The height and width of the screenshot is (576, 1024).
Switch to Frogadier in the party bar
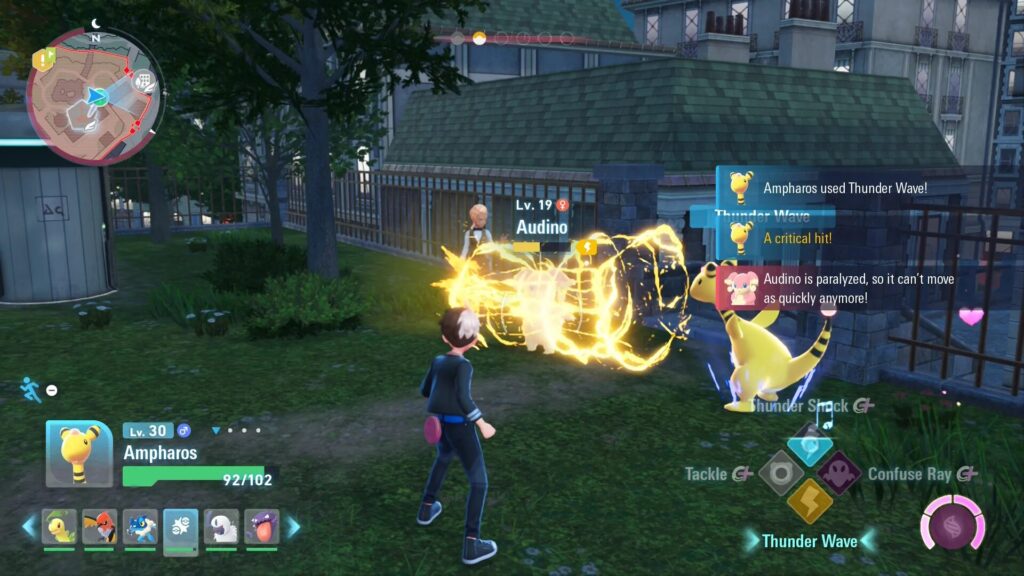(x=140, y=527)
